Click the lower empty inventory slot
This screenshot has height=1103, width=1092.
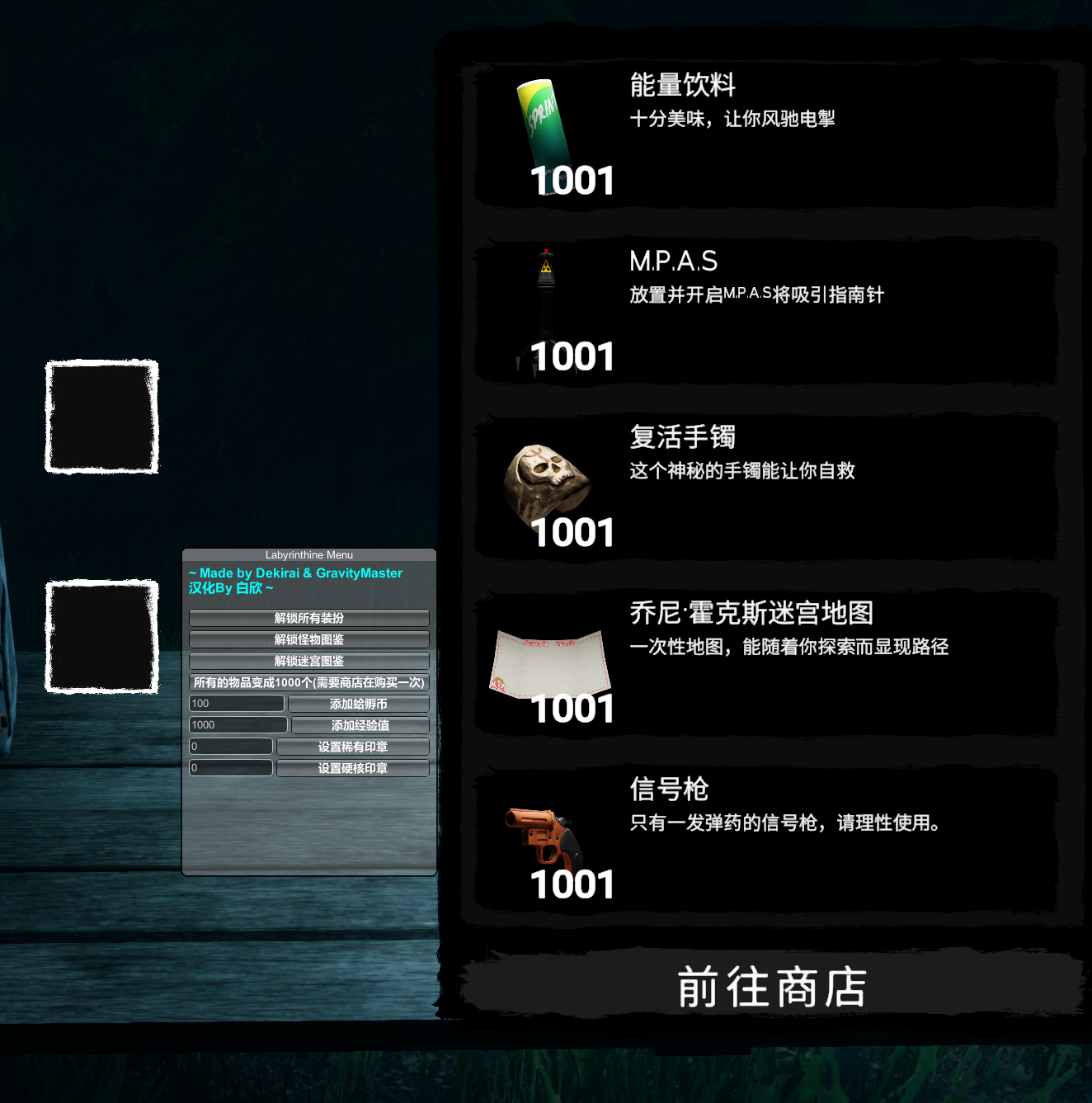pos(101,635)
